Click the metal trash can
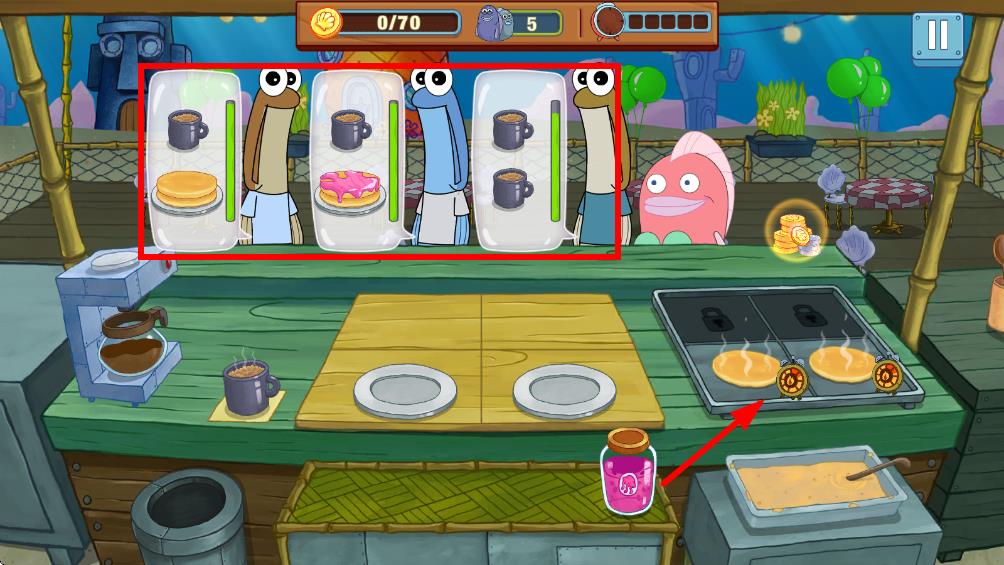Image resolution: width=1004 pixels, height=565 pixels. pos(188,515)
